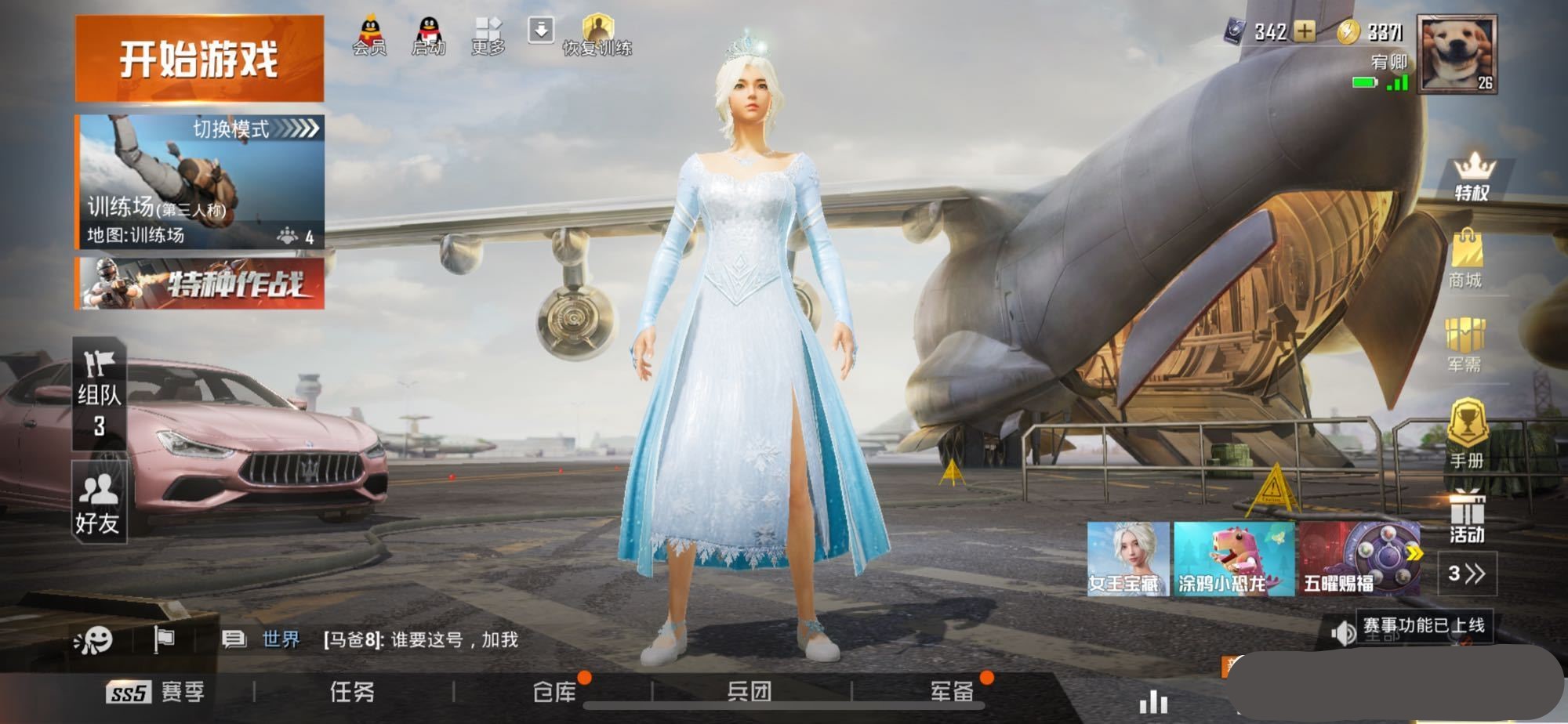
Task: Open the 特种作战 banner
Action: (x=199, y=284)
